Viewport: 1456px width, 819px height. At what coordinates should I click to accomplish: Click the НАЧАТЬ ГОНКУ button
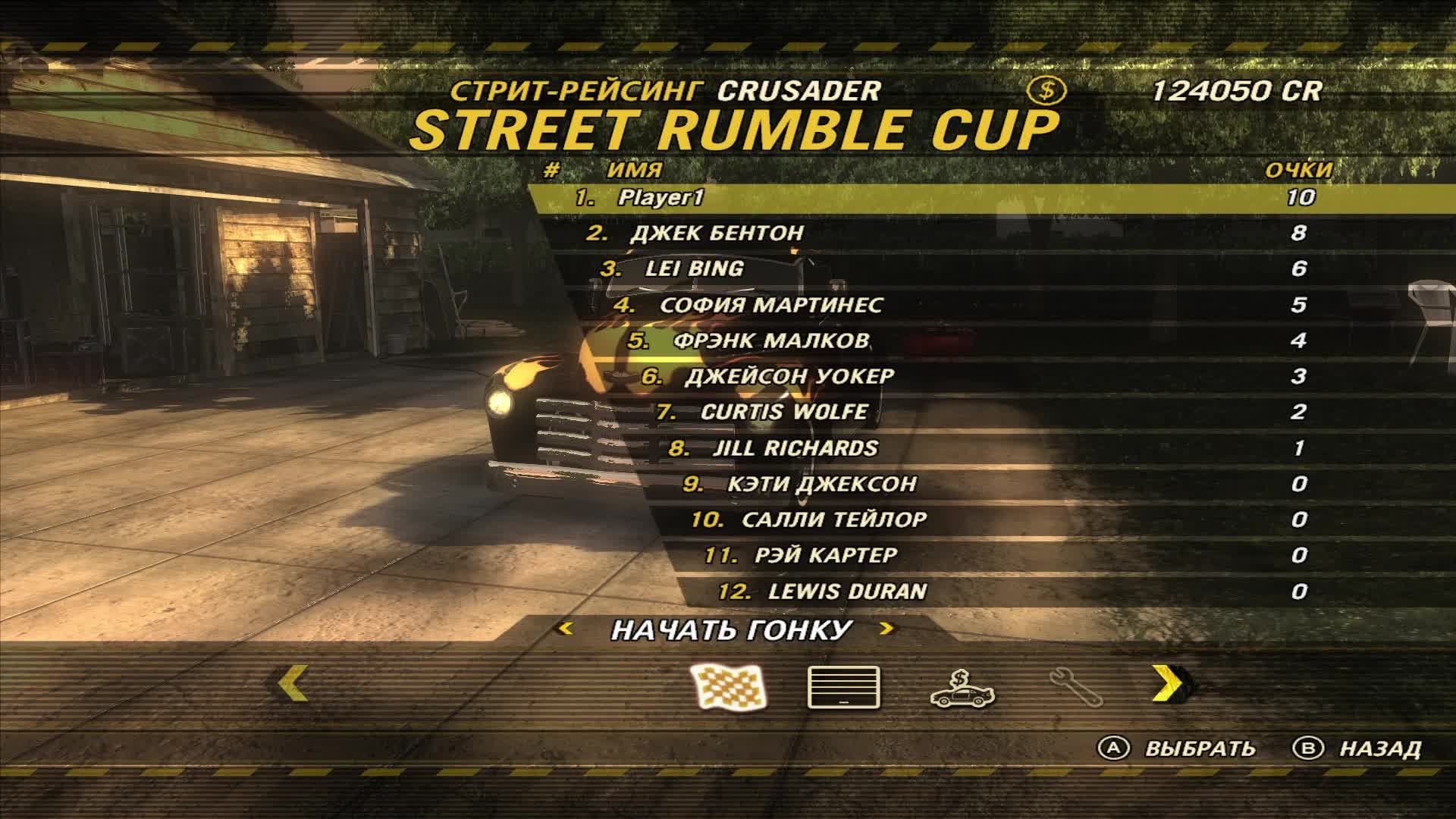point(732,629)
